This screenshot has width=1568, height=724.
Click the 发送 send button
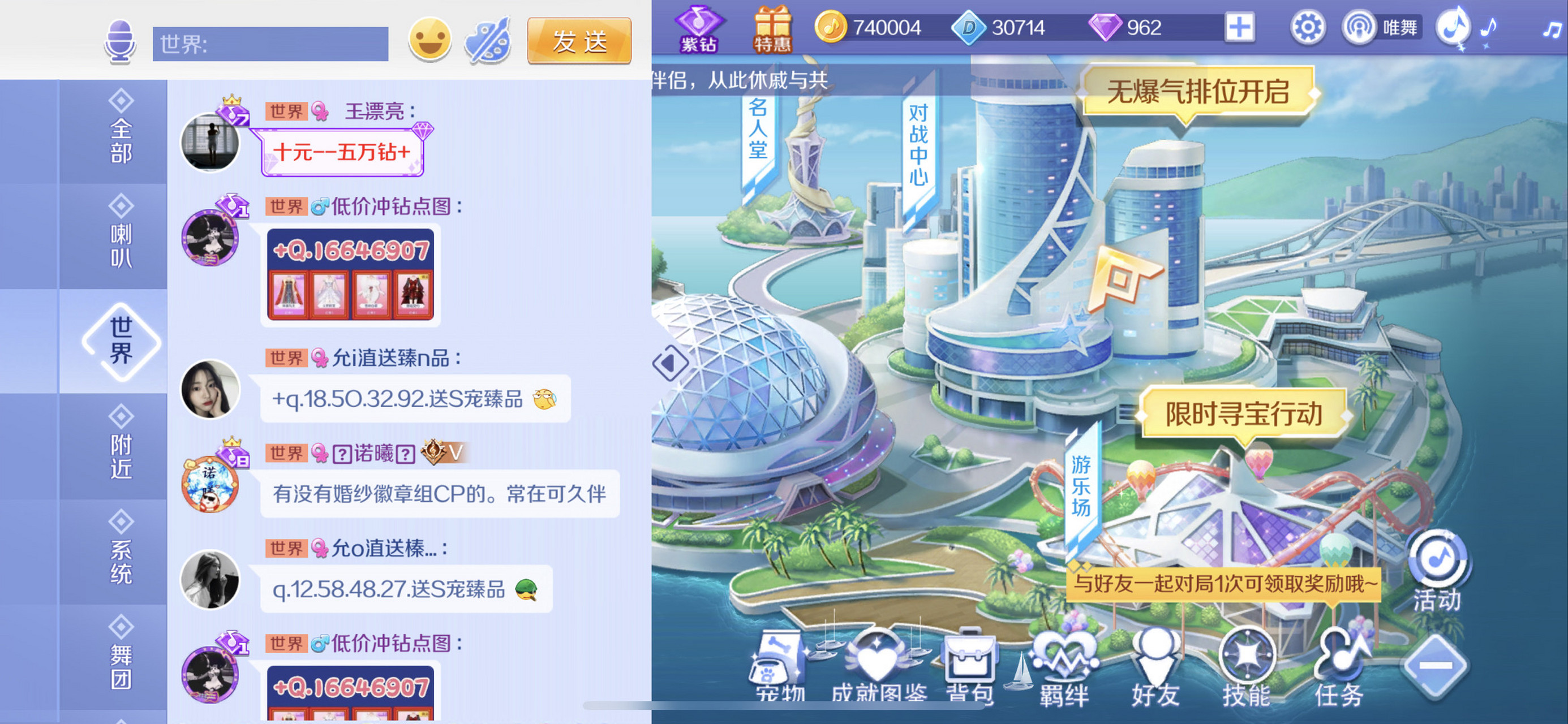[578, 41]
